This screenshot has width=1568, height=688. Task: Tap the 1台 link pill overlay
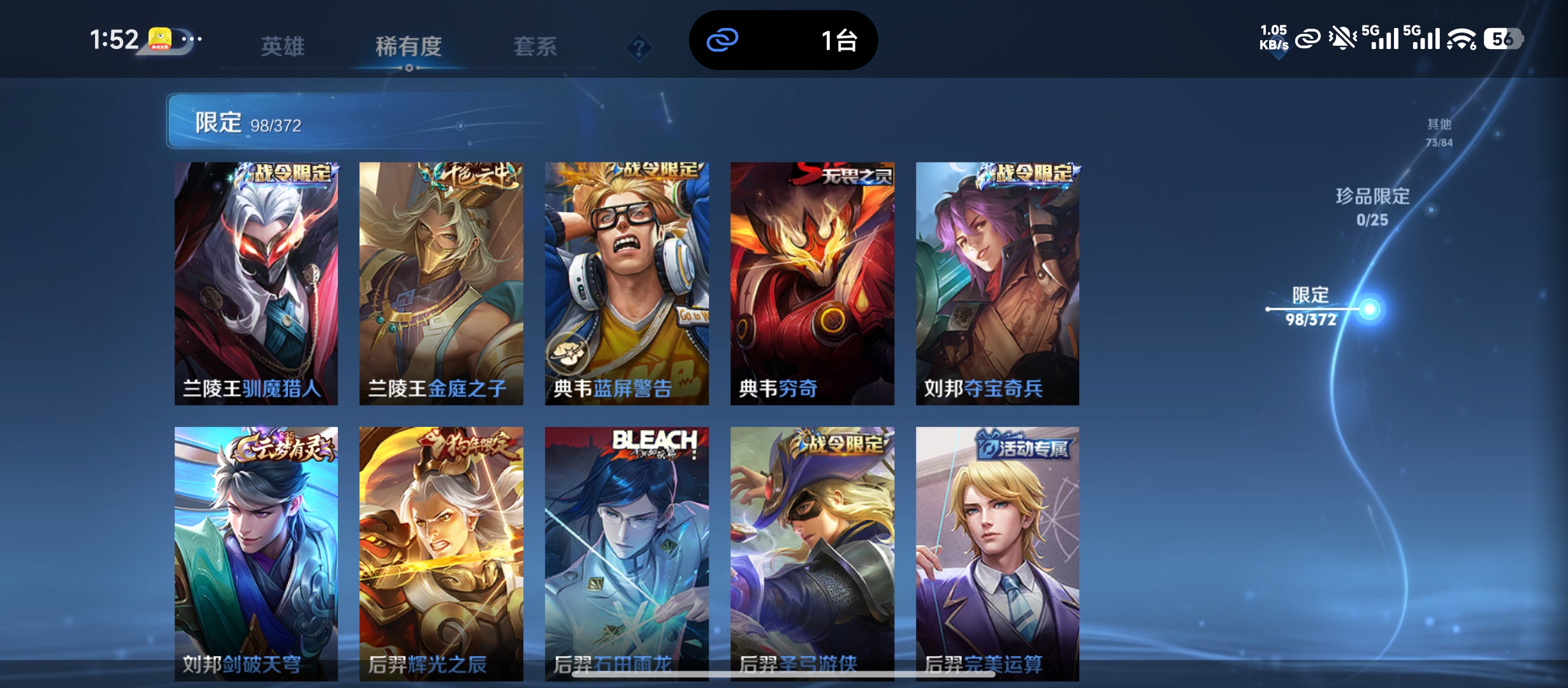point(783,40)
